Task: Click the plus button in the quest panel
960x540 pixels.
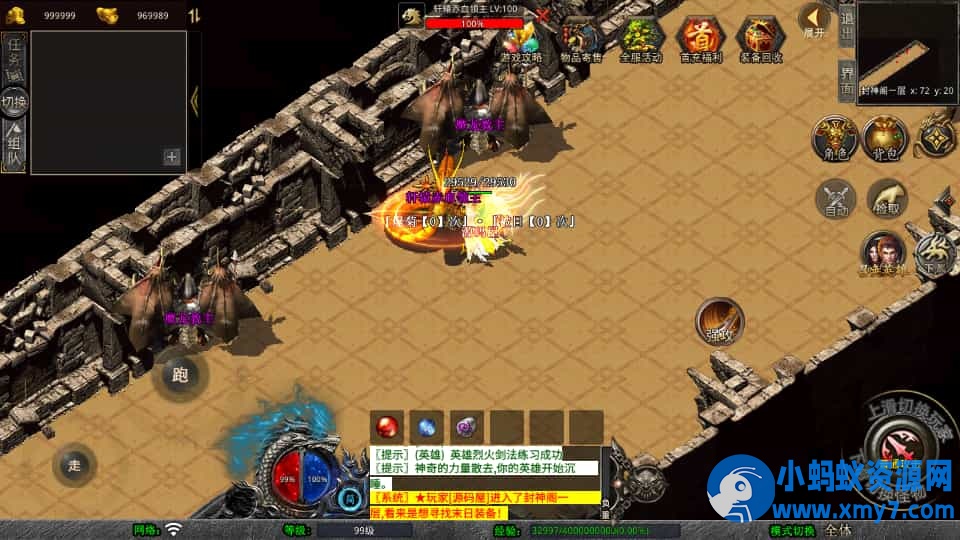Action: (172, 156)
